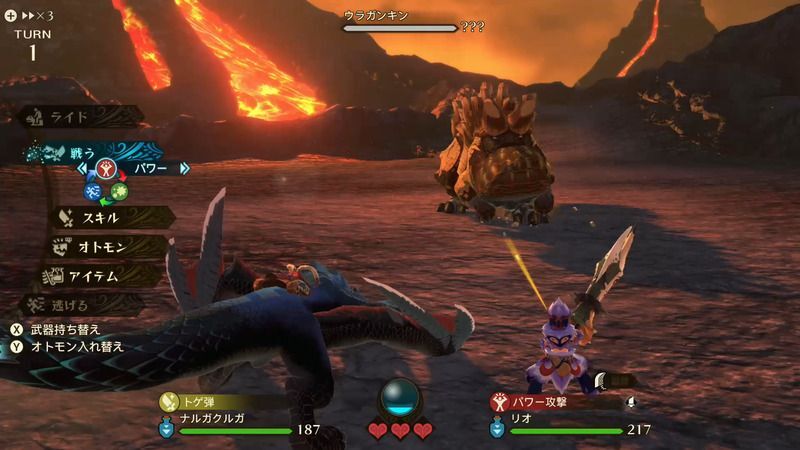Click the left arrow beside パワー
The height and width of the screenshot is (450, 800).
83,169
